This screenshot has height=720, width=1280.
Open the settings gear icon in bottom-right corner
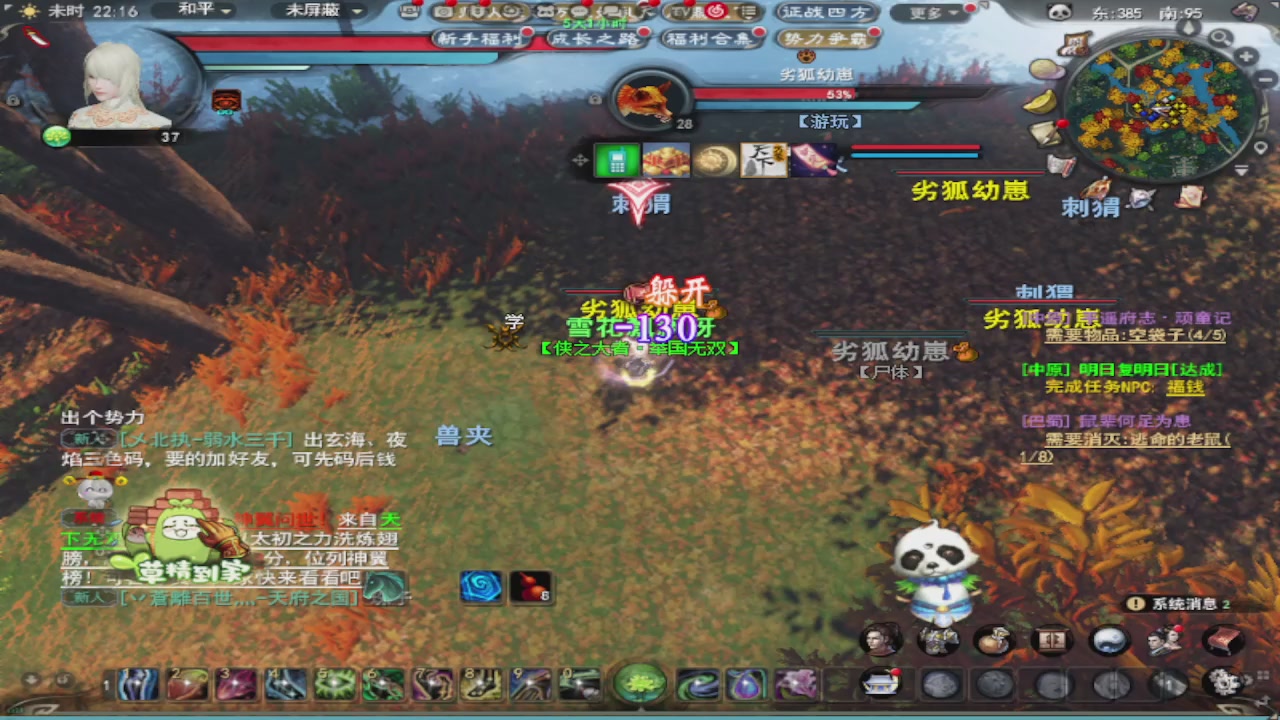(x=1224, y=682)
